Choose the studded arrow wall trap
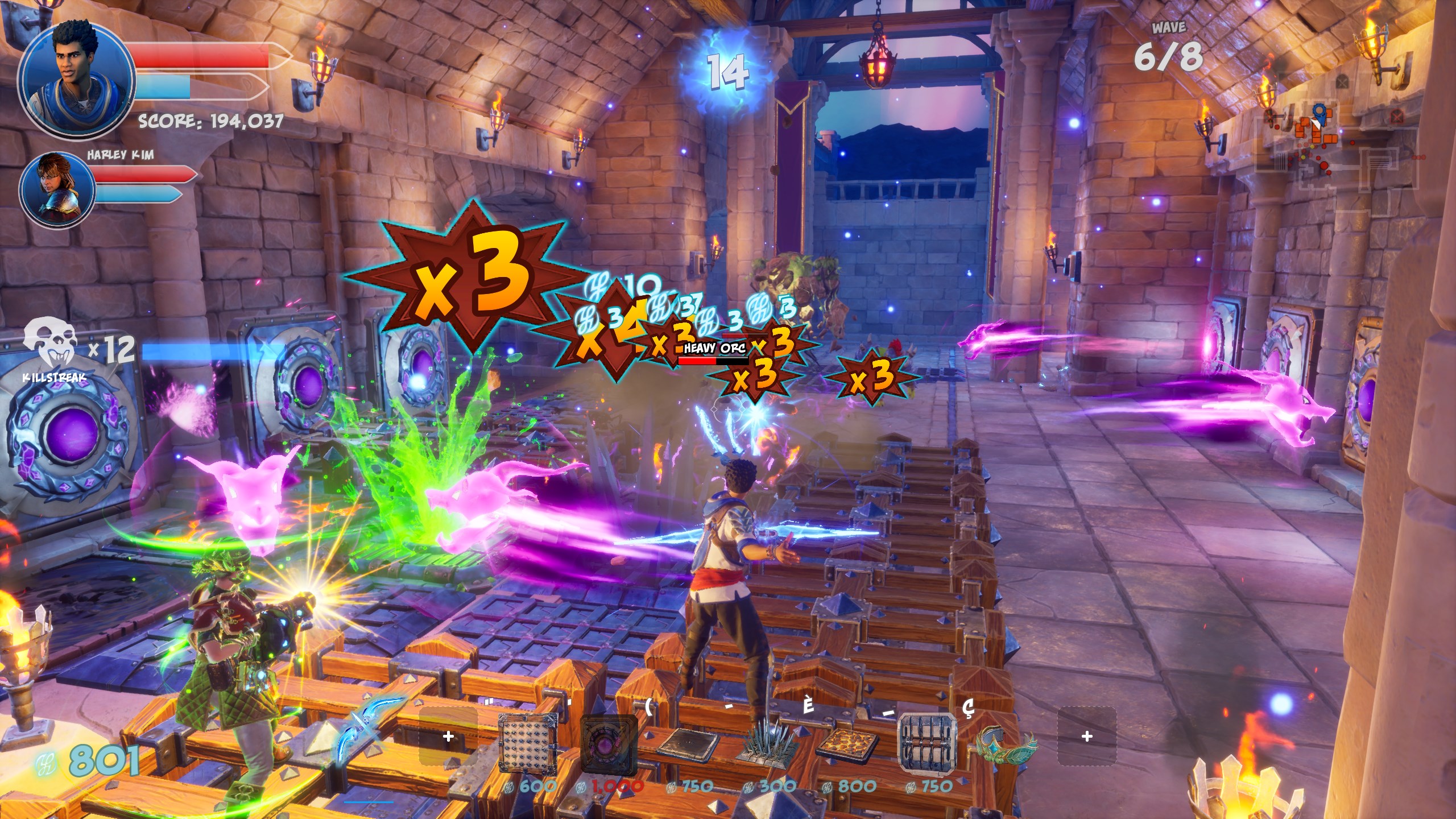The width and height of the screenshot is (1456, 819). [x=528, y=742]
